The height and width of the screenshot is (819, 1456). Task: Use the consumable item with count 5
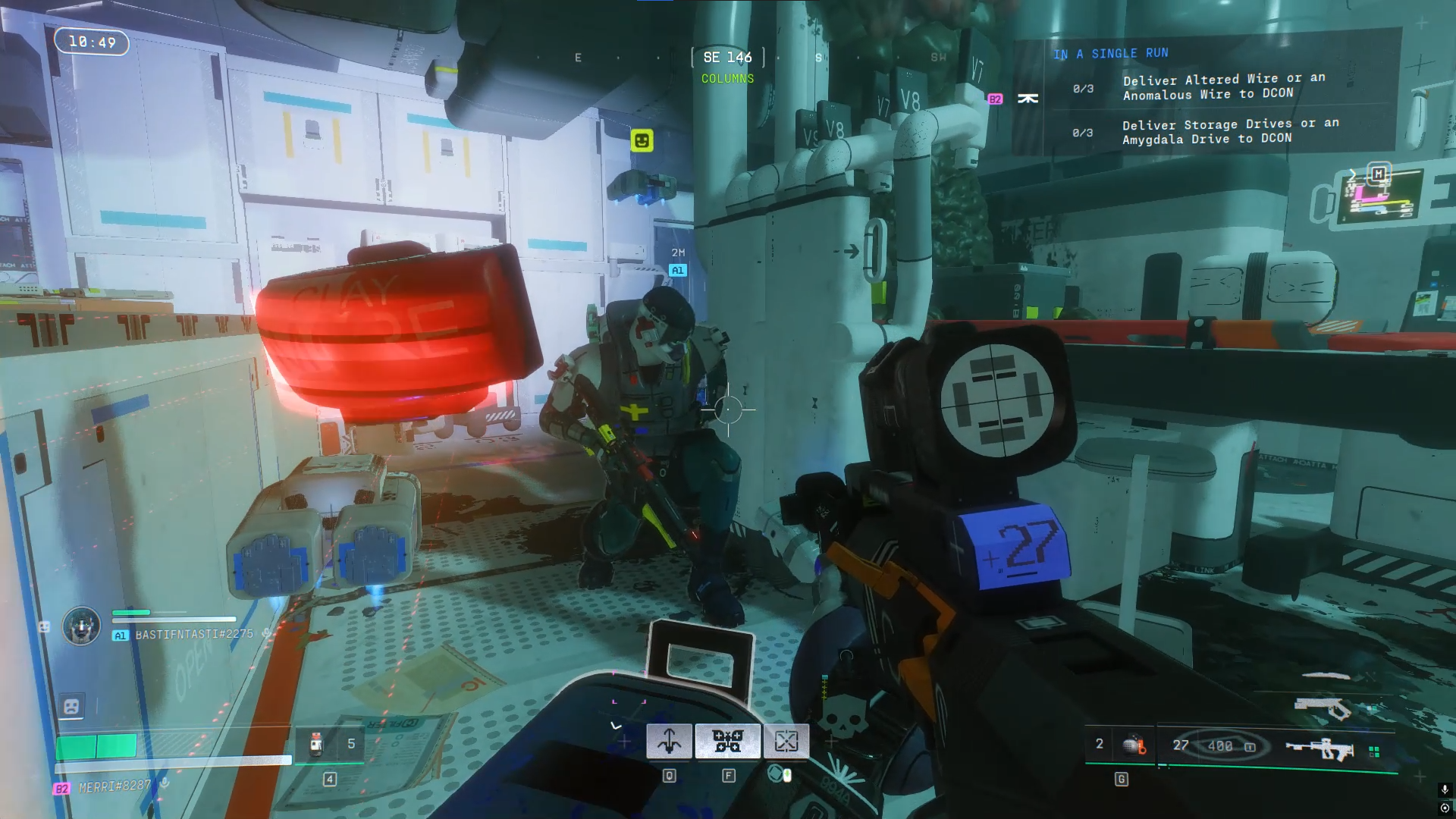coord(318,744)
